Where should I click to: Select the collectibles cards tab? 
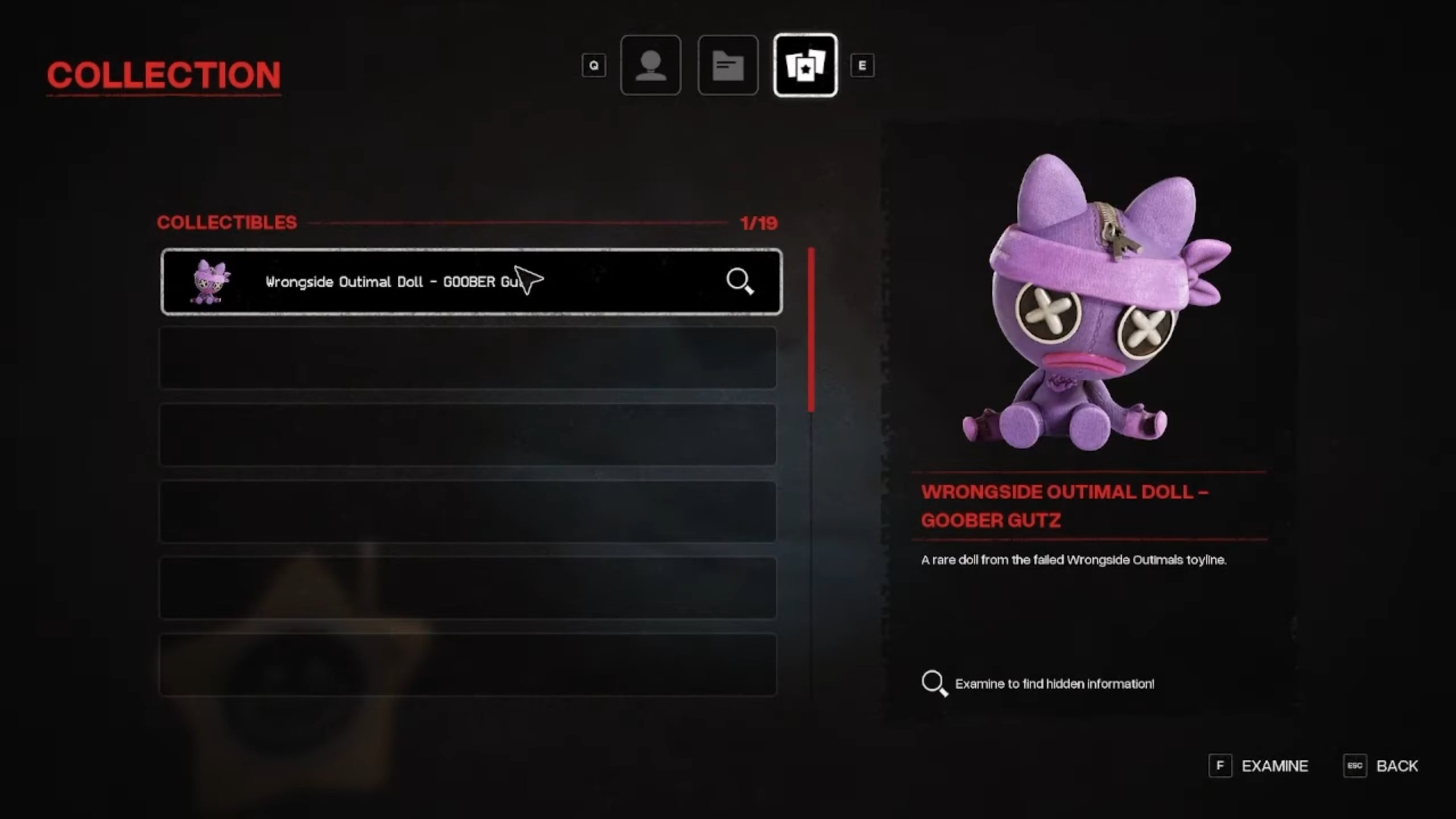click(x=805, y=65)
